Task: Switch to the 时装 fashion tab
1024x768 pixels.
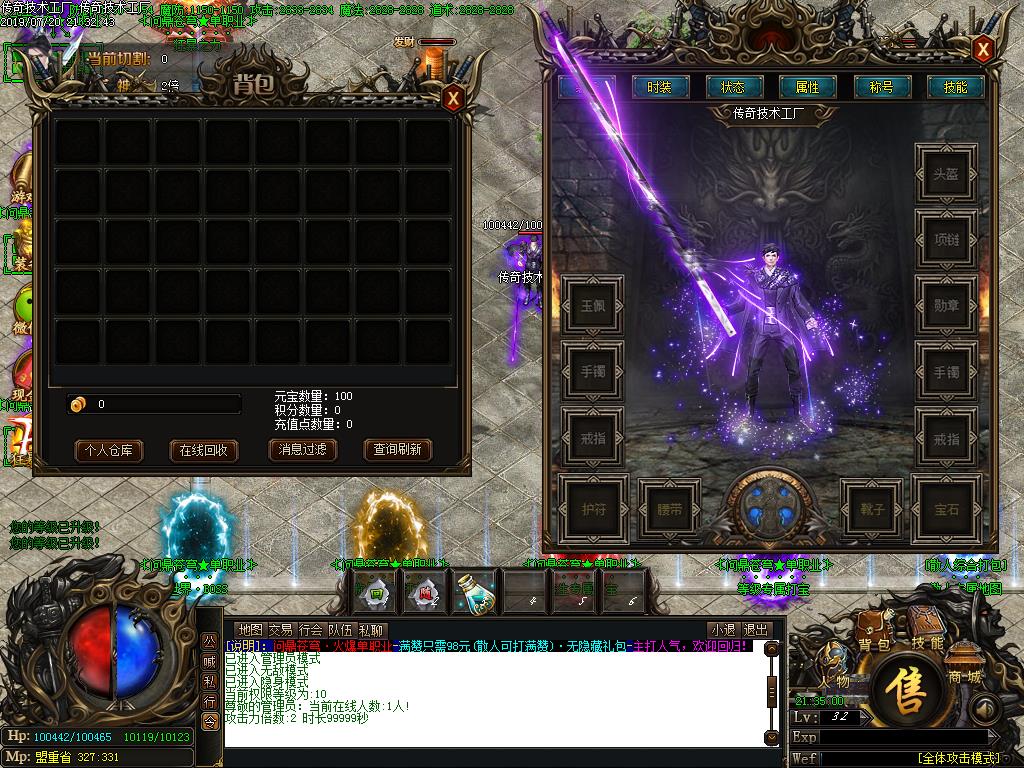Action: click(659, 87)
